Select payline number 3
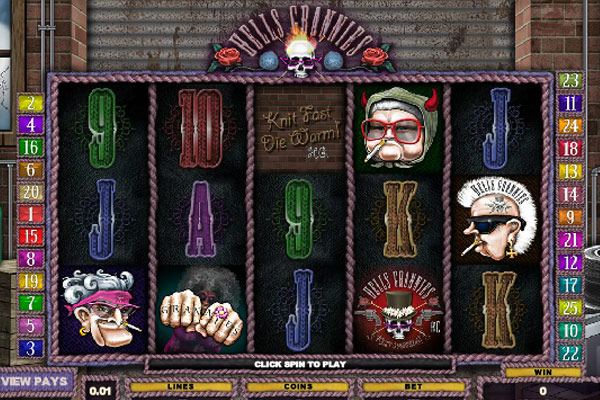Image resolution: width=600 pixels, height=400 pixels. tap(30, 348)
